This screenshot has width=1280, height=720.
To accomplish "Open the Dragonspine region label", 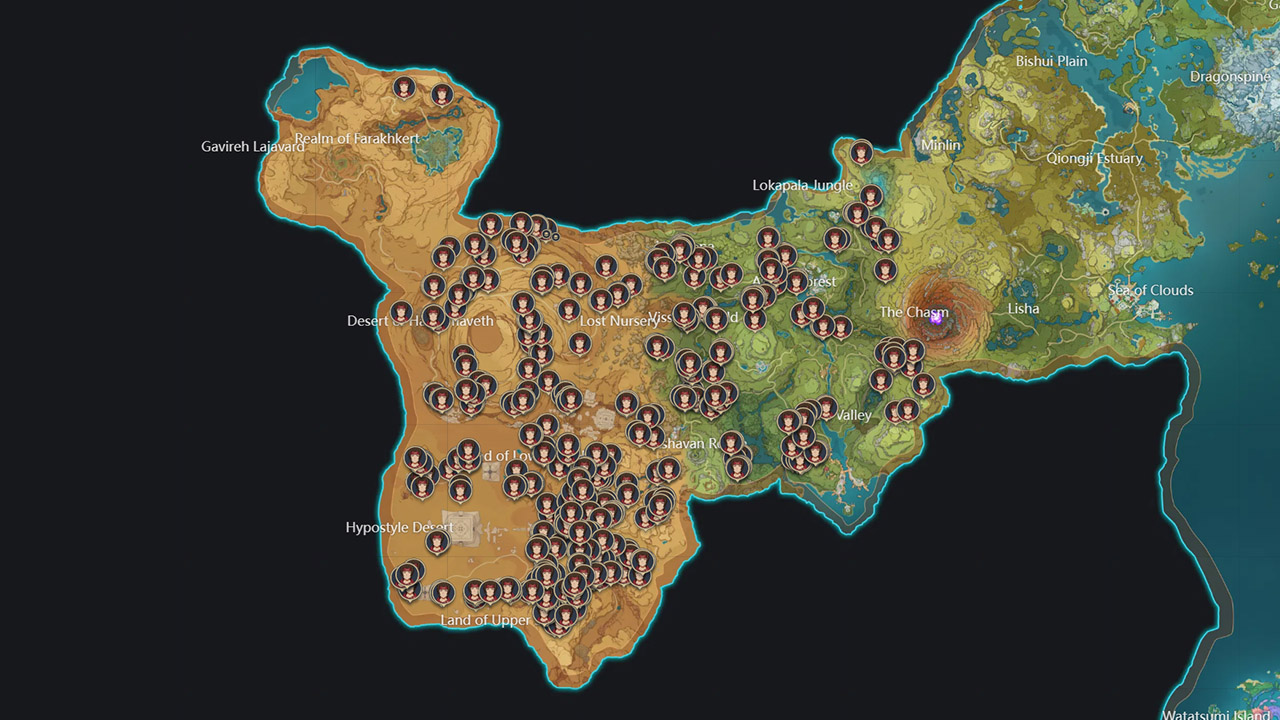I will point(1230,76).
